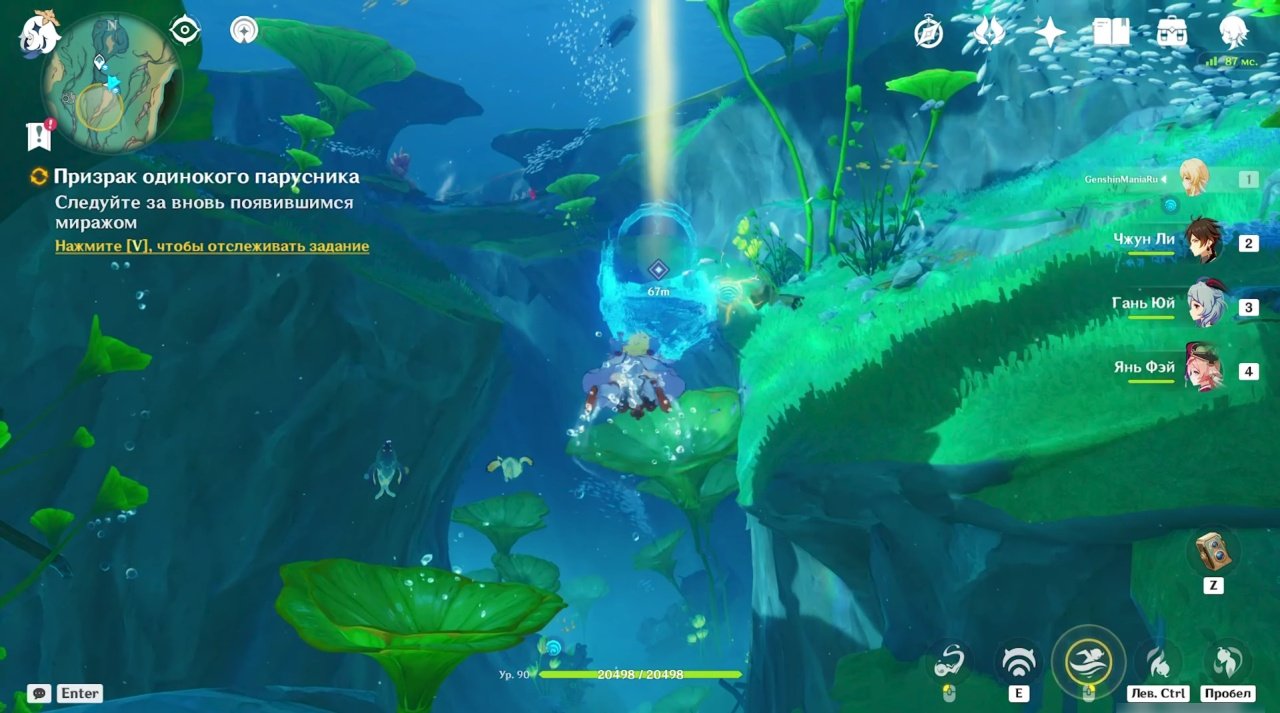Switch to party member Гань Юй
The height and width of the screenshot is (713, 1280).
(x=1203, y=306)
